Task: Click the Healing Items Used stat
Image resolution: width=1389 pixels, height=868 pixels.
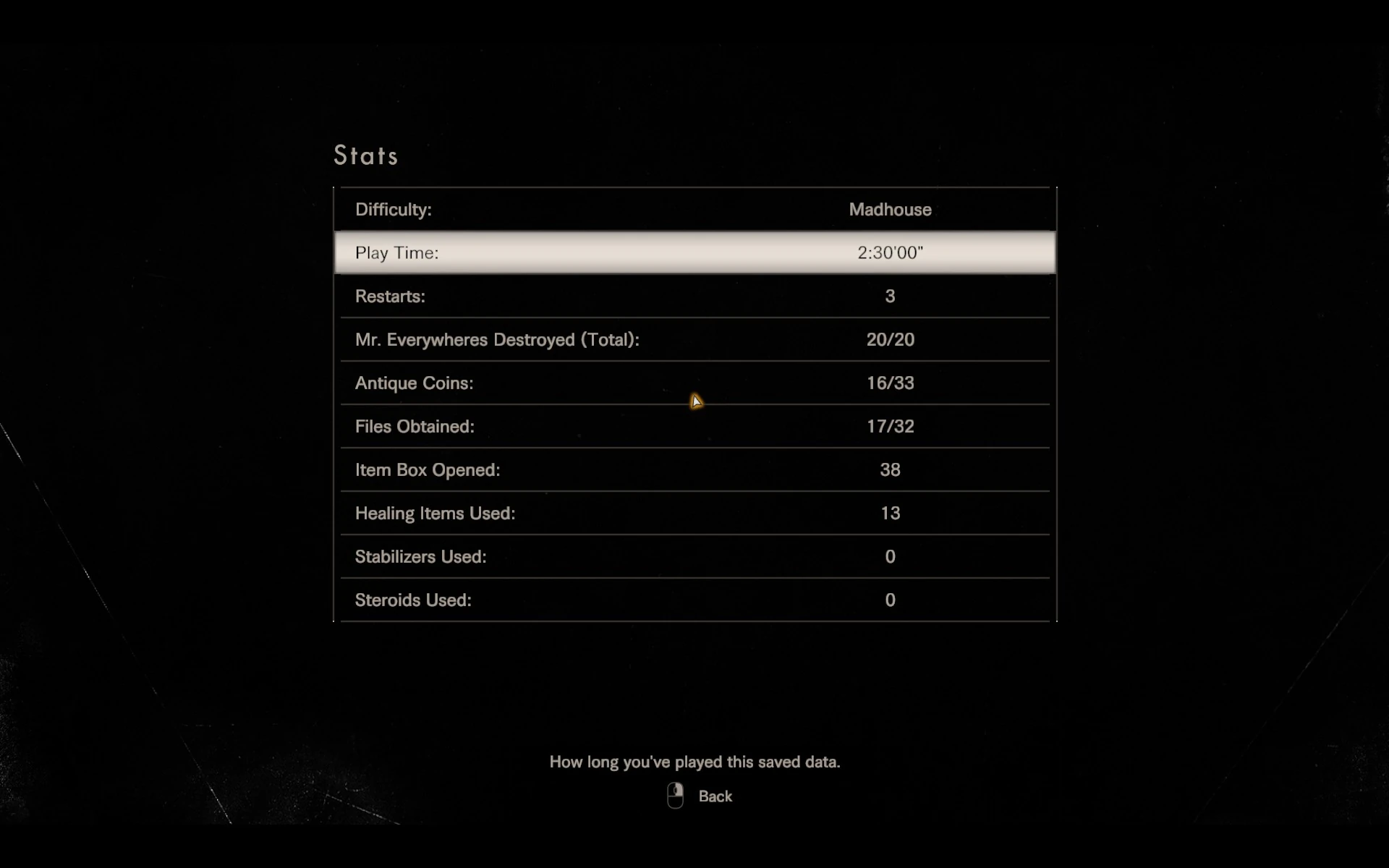Action: [x=694, y=513]
